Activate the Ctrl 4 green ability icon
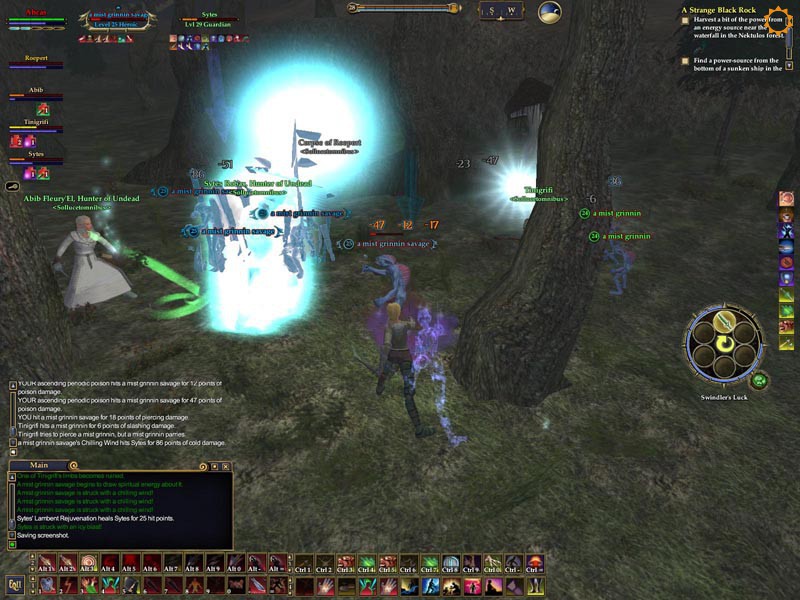Viewport: 800px width, 600px height. click(366, 562)
